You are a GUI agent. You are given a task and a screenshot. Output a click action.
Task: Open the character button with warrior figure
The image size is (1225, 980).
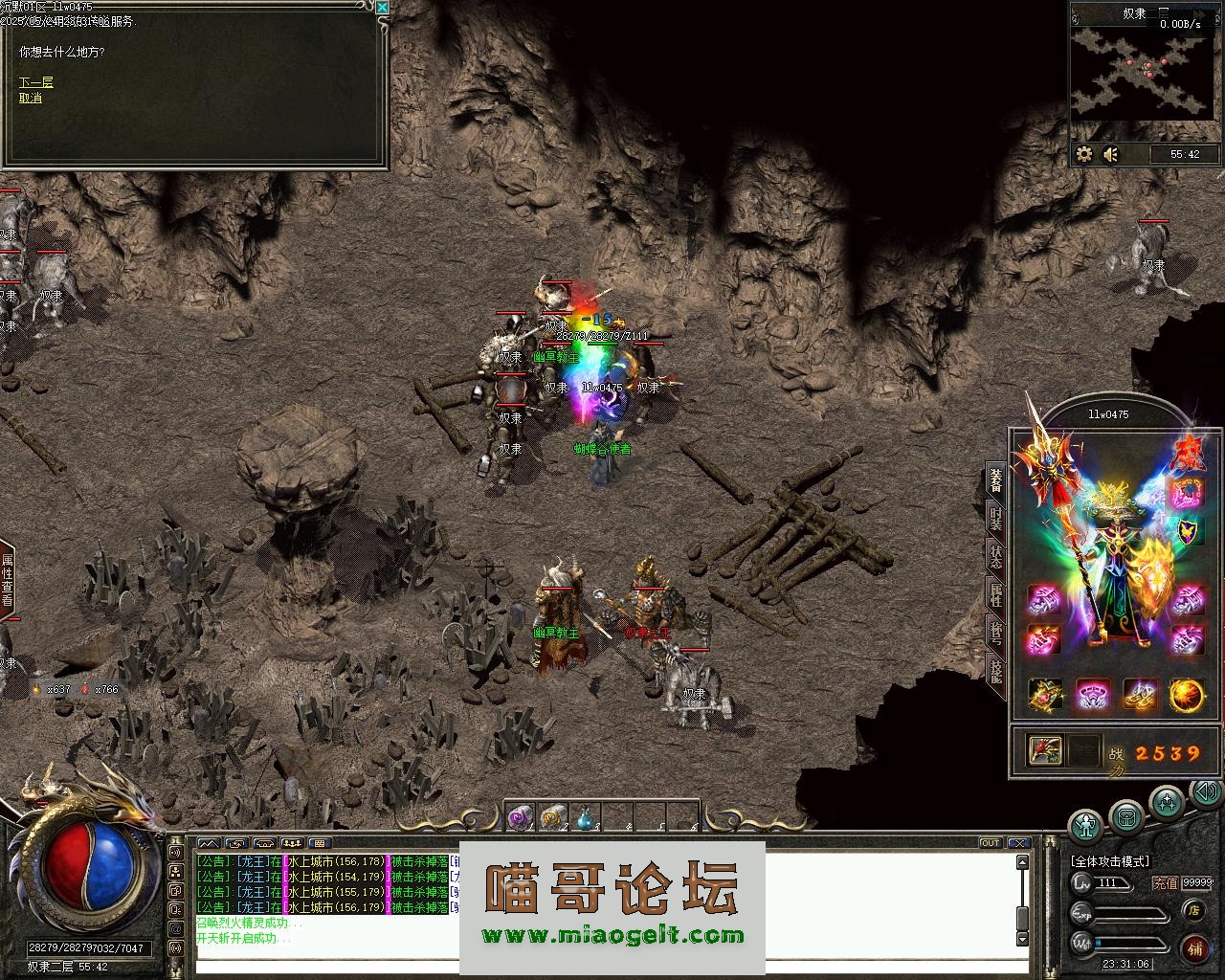1085,822
